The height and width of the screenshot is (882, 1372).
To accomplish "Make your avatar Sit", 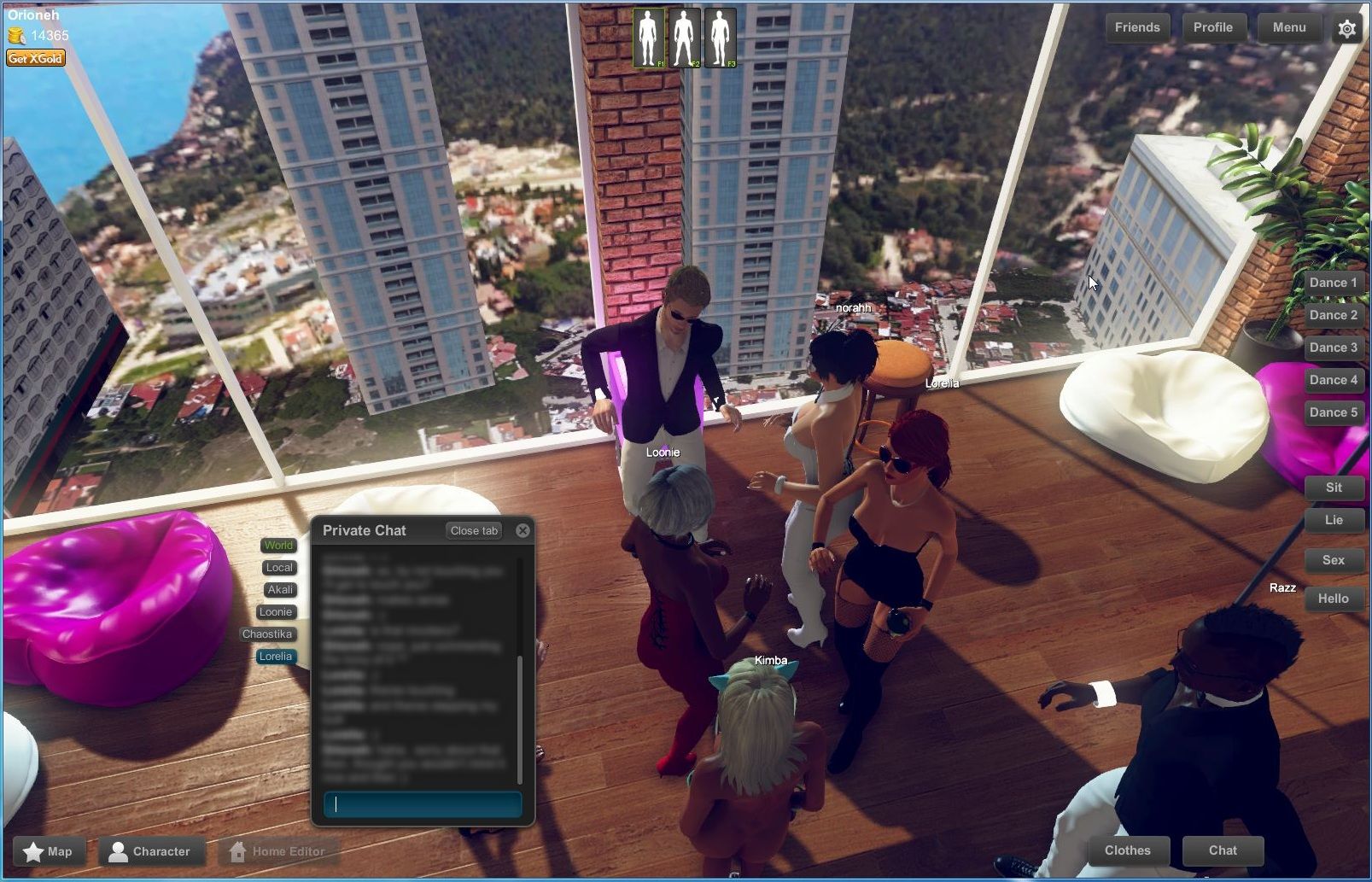I will pyautogui.click(x=1334, y=488).
